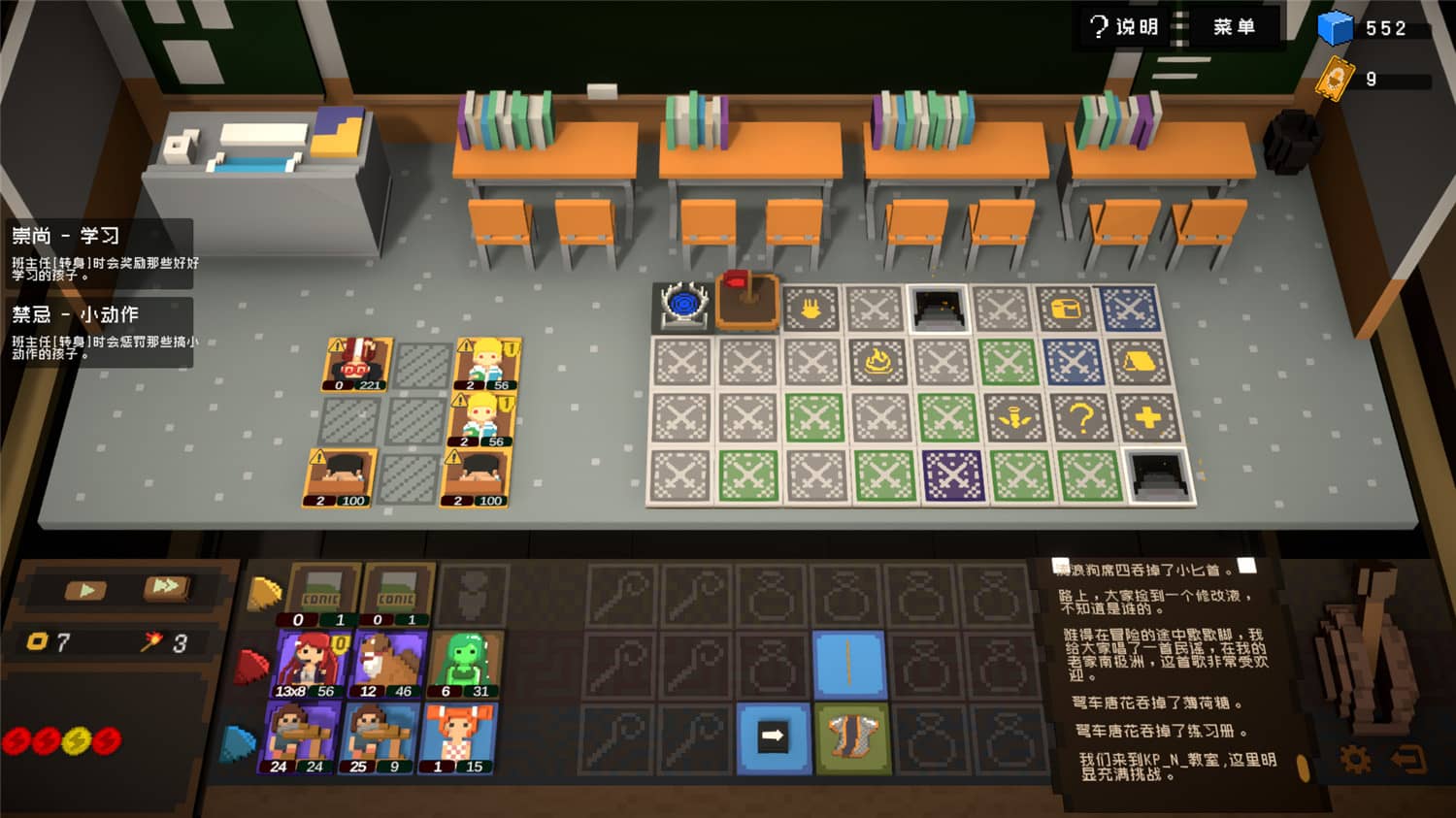Click the single-arrow play button

tap(86, 589)
